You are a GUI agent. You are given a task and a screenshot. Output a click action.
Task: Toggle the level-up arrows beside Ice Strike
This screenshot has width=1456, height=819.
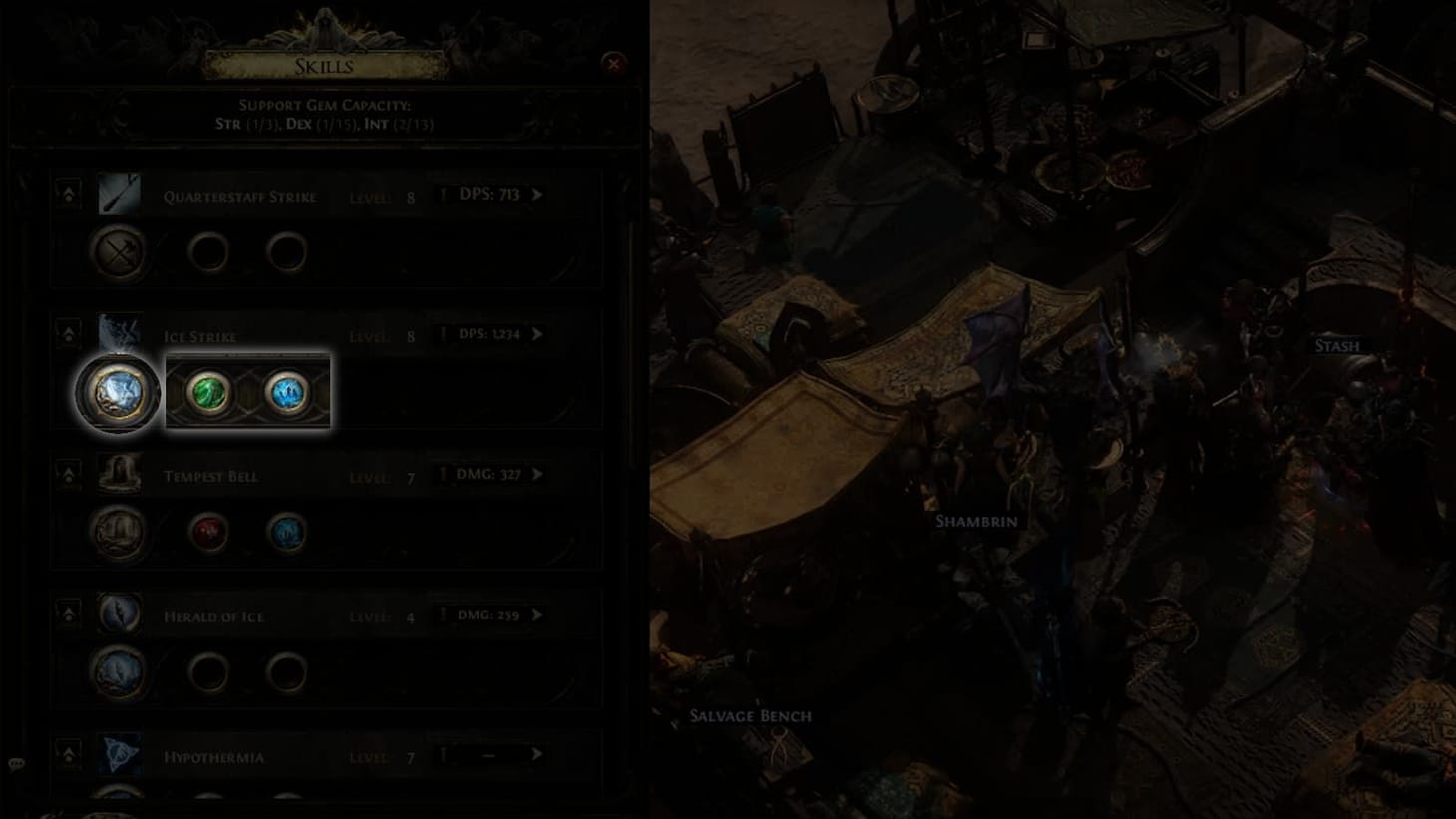pyautogui.click(x=68, y=333)
